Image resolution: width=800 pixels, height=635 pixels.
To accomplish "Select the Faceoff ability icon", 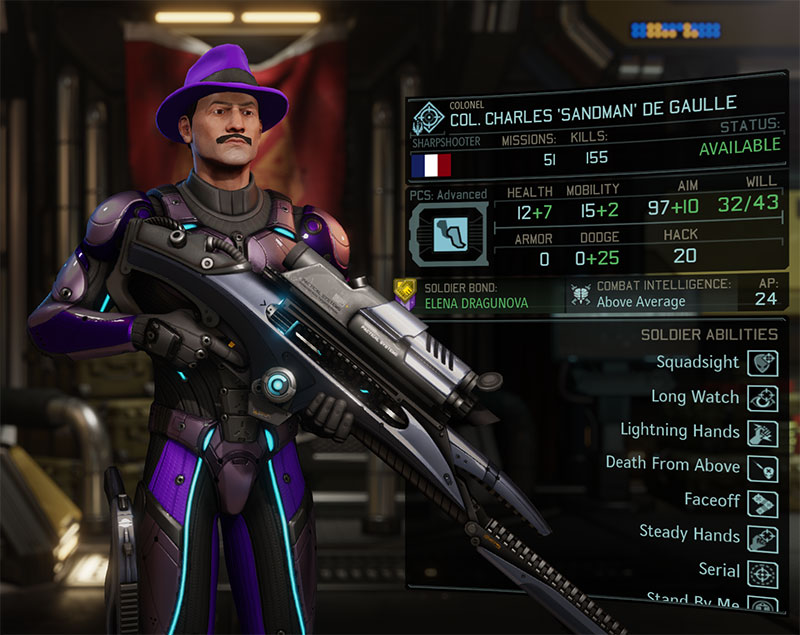I will (763, 502).
